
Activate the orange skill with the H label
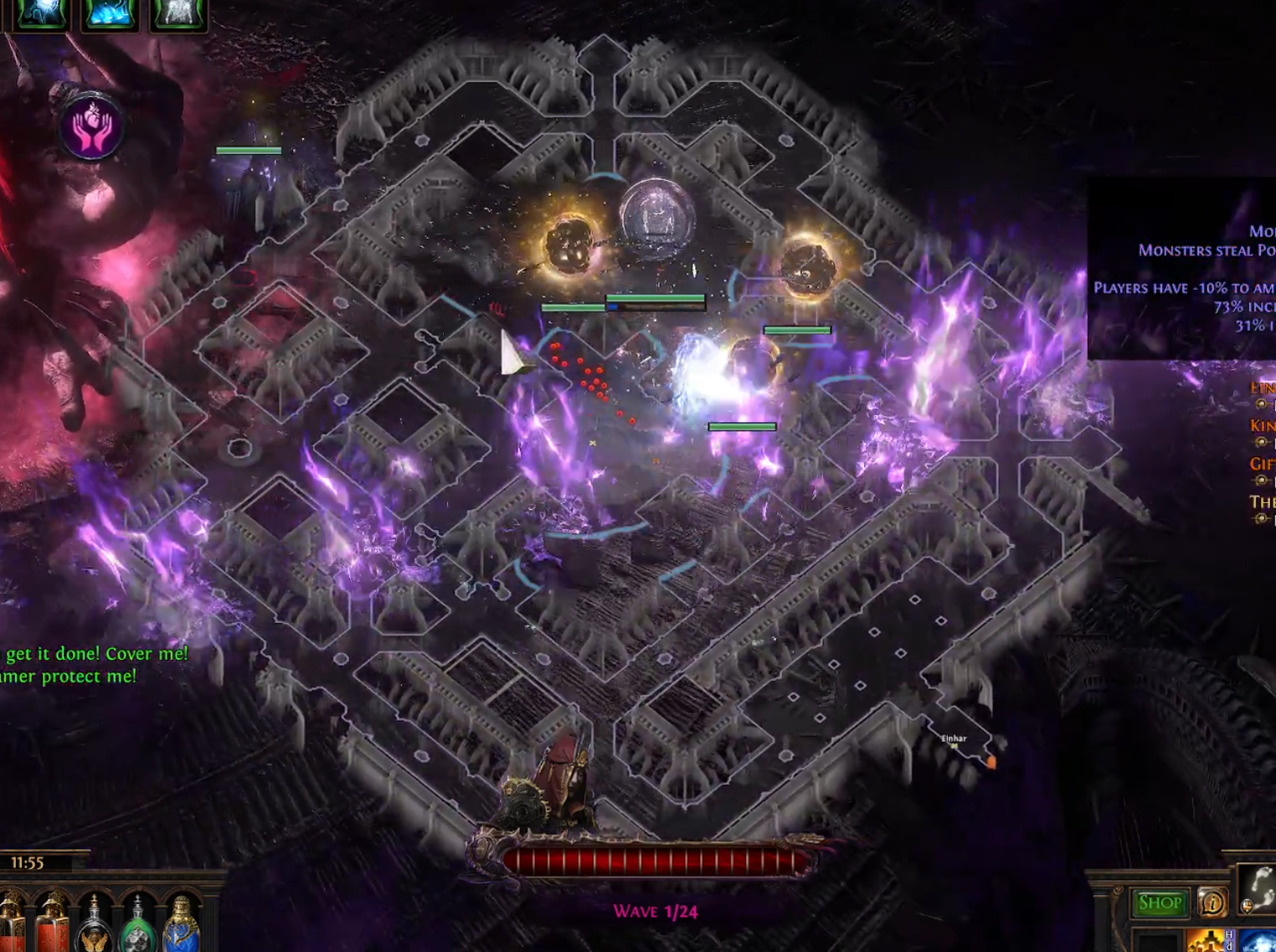[1209, 941]
